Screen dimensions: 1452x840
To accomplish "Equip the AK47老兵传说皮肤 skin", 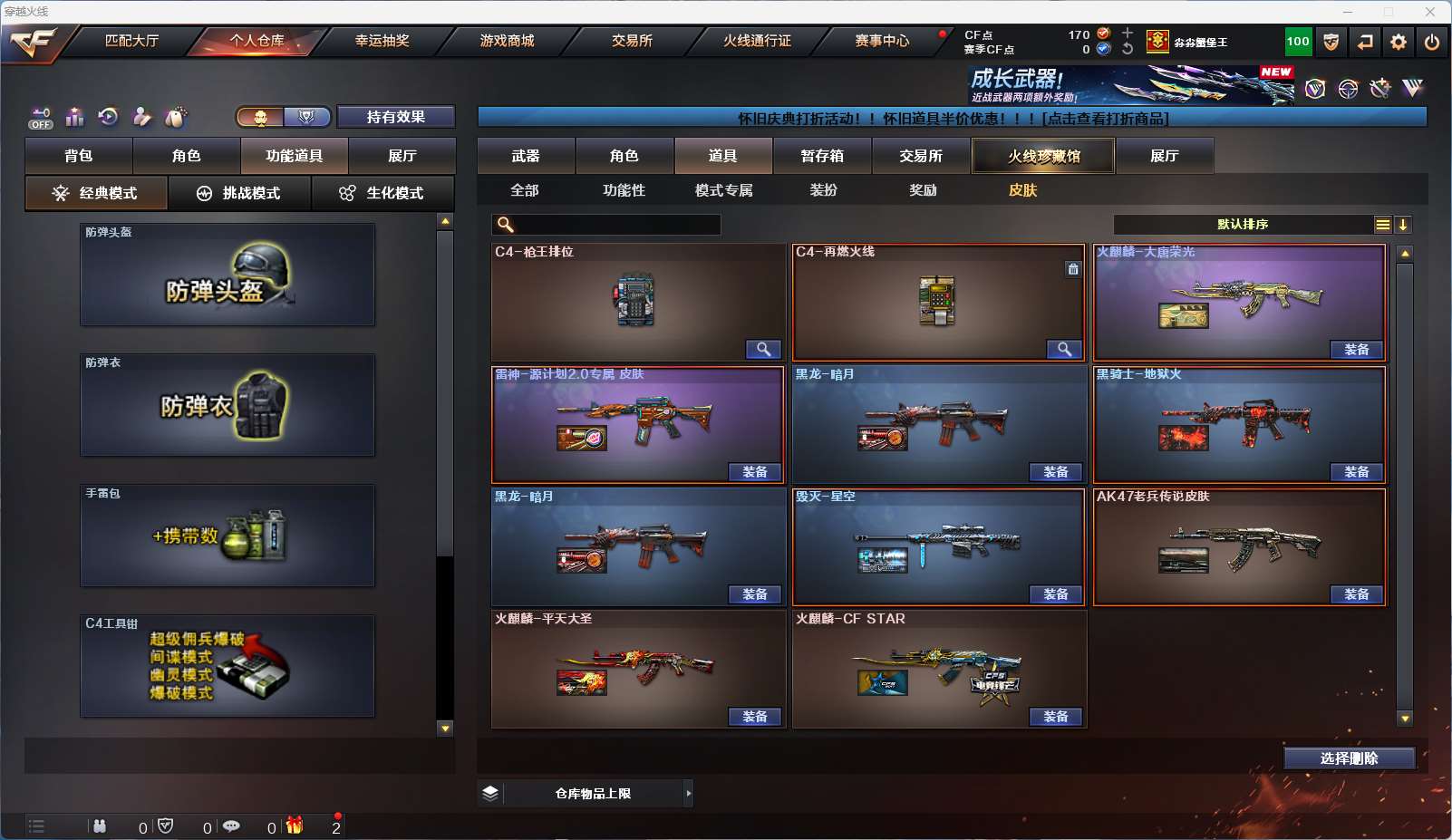I will [1357, 594].
